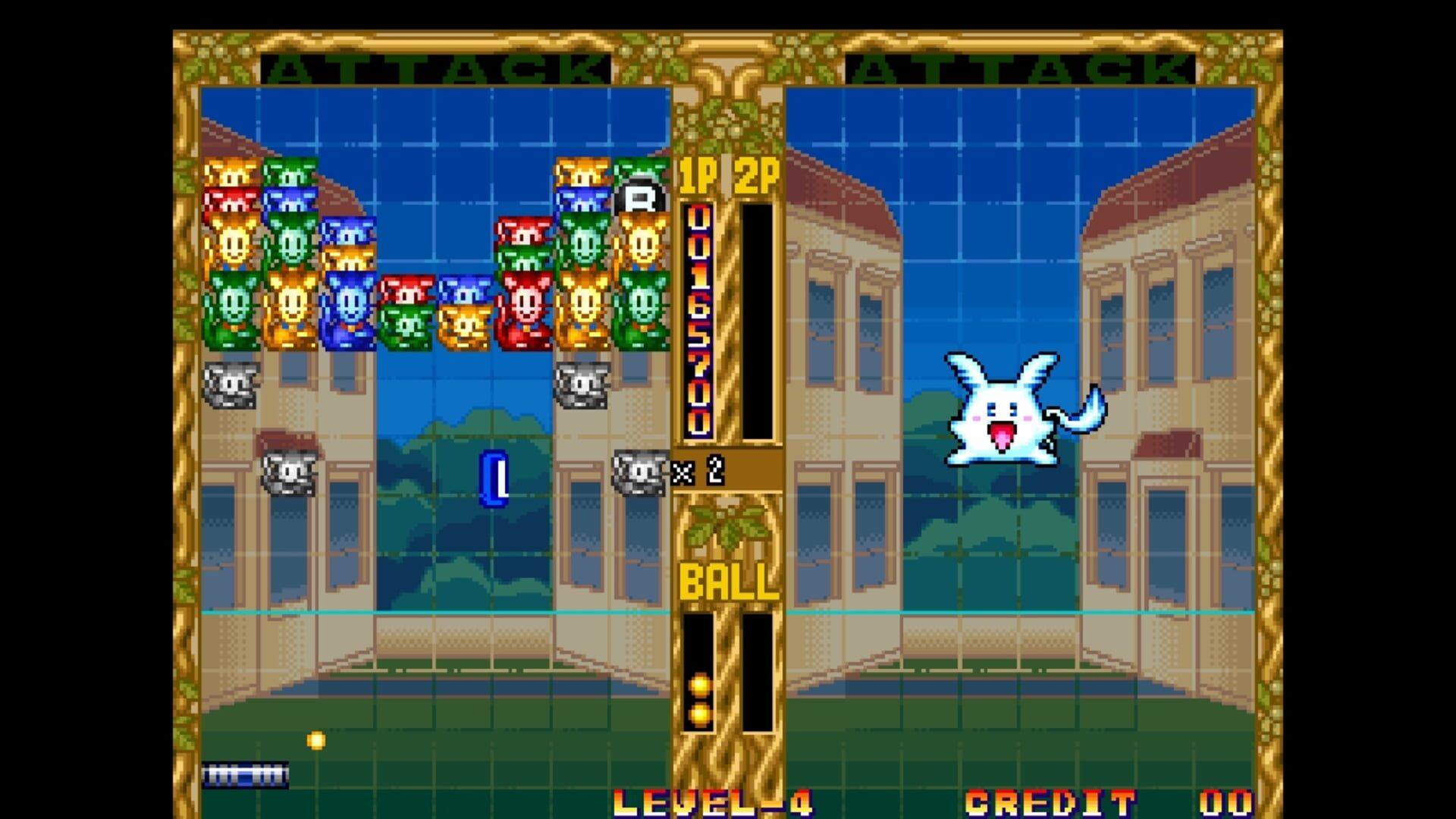Image resolution: width=1456 pixels, height=819 pixels.
Task: Open the 1P score column display
Action: (x=698, y=318)
